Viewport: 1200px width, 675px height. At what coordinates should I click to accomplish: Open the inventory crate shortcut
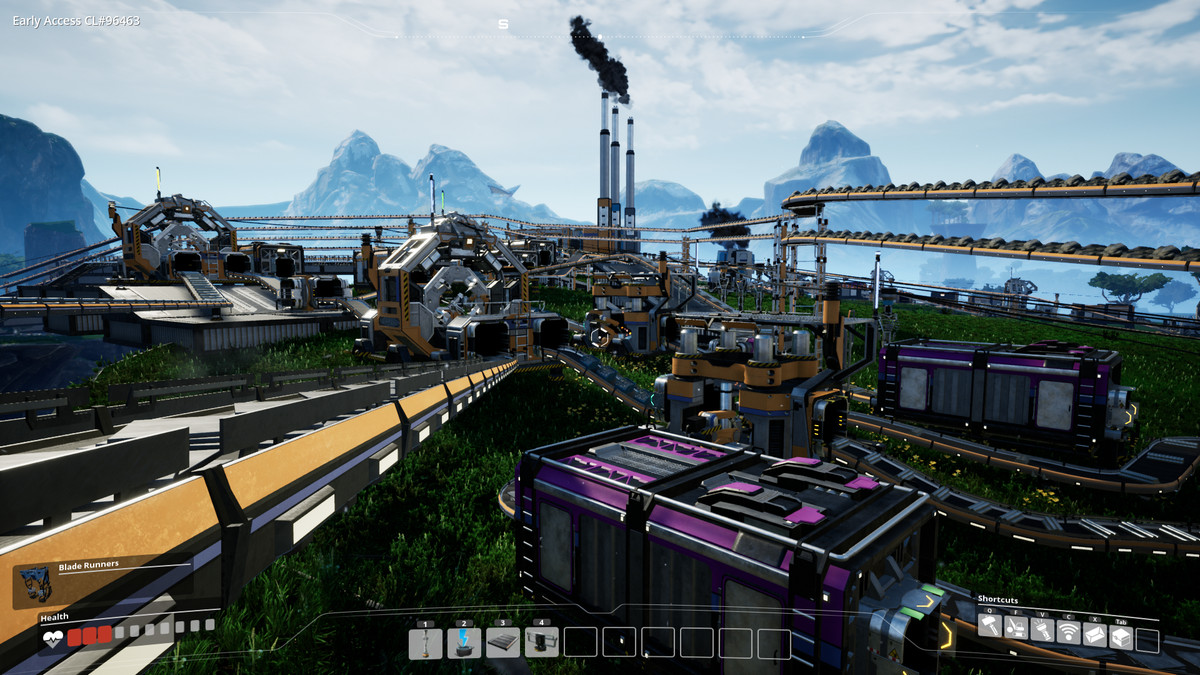point(1121,637)
